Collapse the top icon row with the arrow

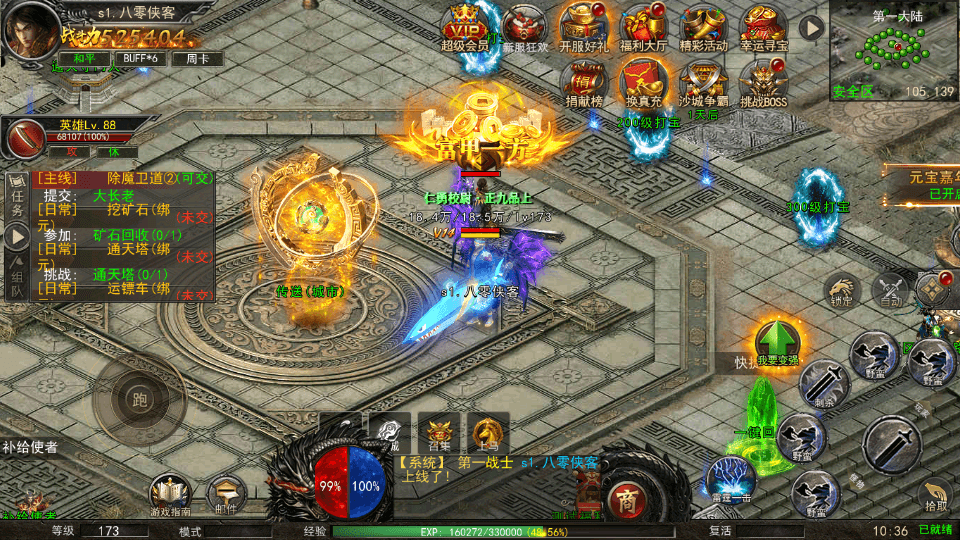[x=810, y=27]
